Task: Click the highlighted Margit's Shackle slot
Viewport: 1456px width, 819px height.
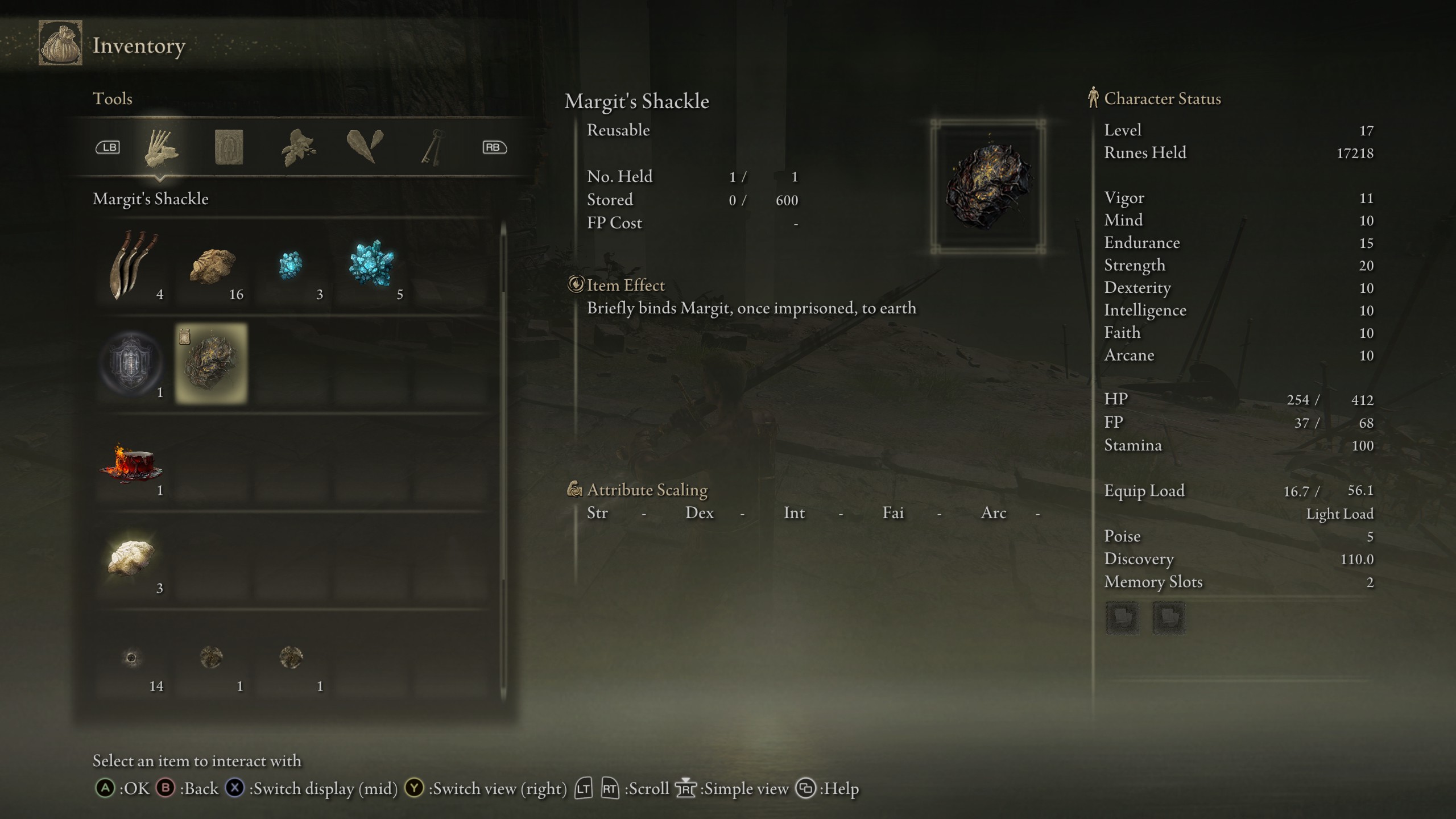Action: pyautogui.click(x=212, y=363)
